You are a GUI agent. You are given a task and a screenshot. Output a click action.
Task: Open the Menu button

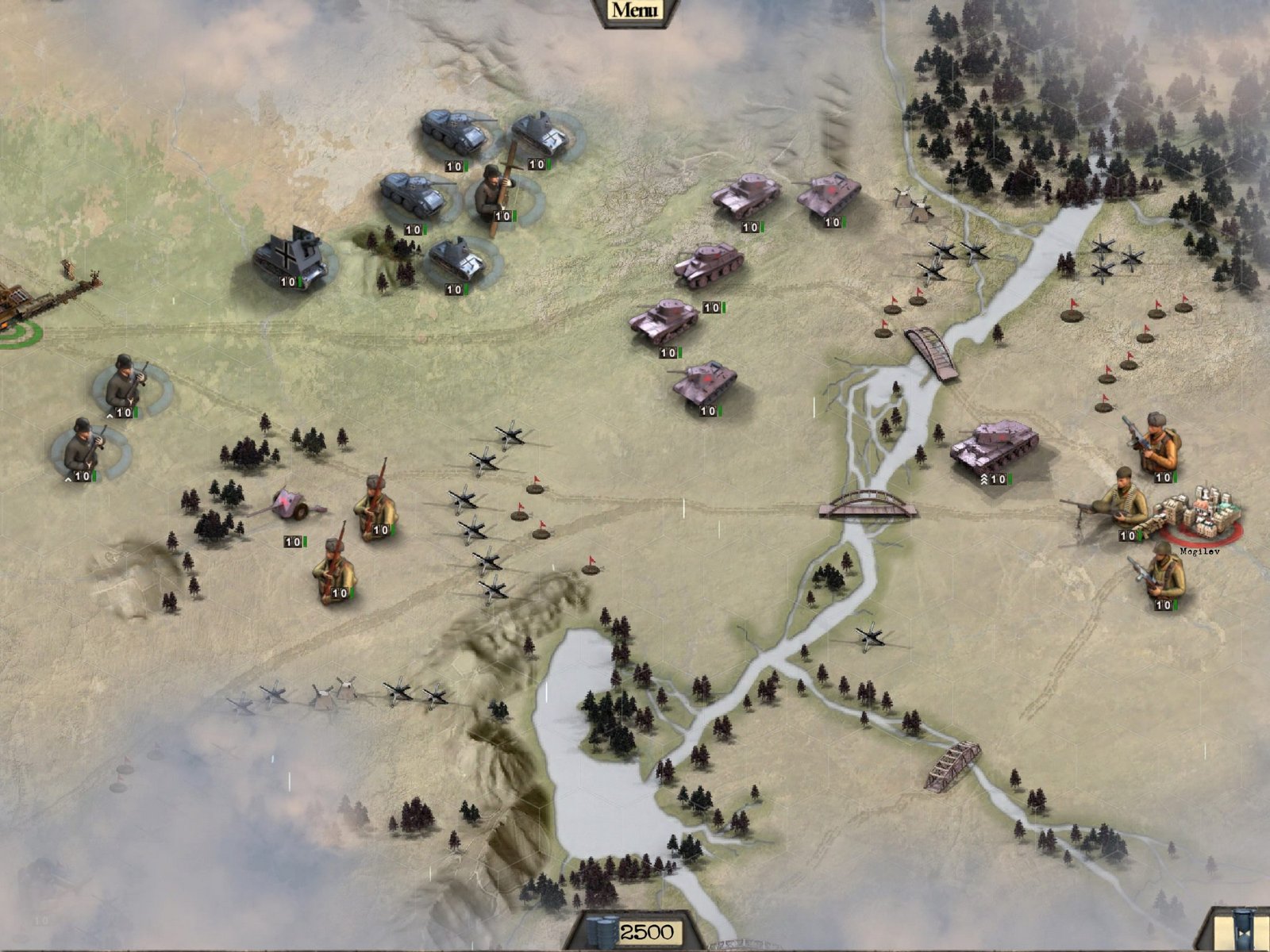635,10
